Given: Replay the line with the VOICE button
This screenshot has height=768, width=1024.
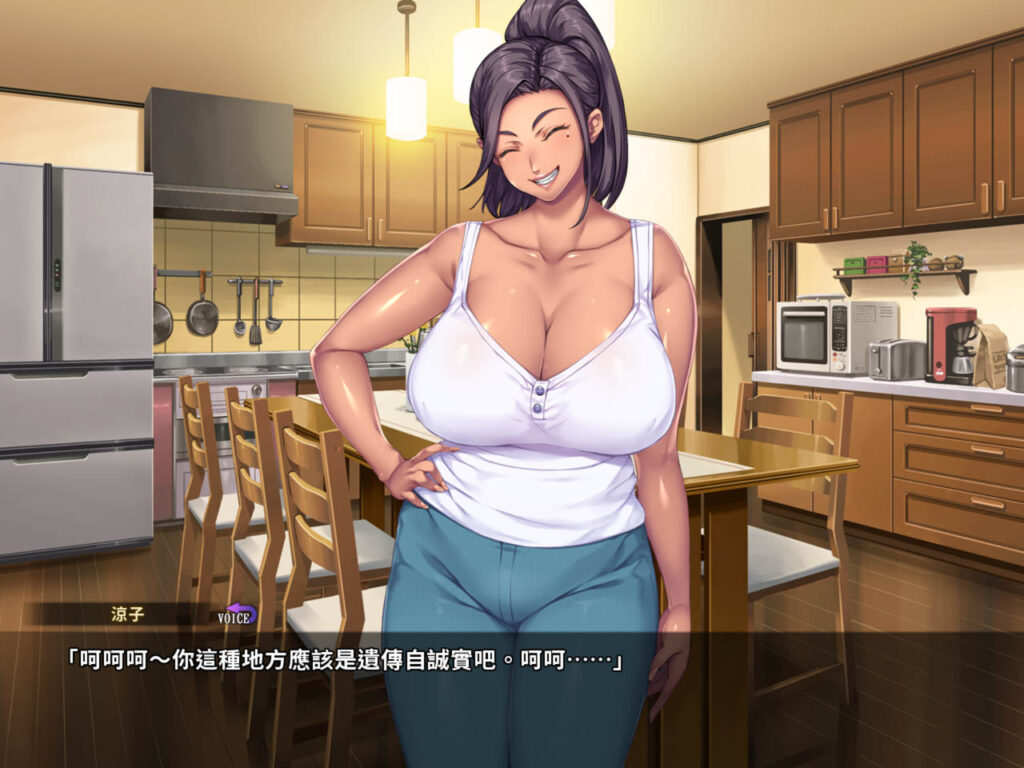Looking at the screenshot, I should (237, 614).
